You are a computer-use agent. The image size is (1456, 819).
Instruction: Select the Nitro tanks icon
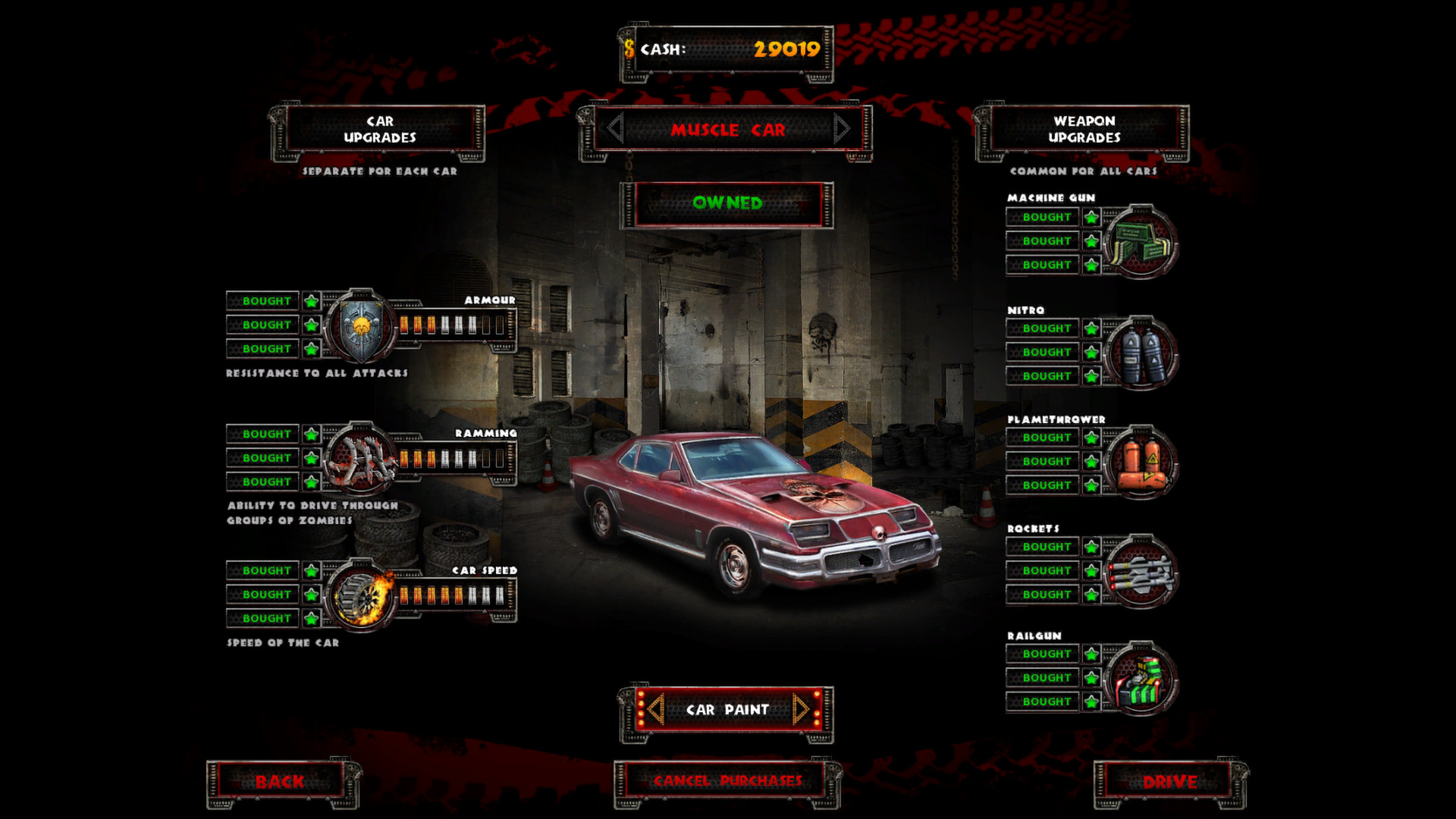[x=1141, y=352]
